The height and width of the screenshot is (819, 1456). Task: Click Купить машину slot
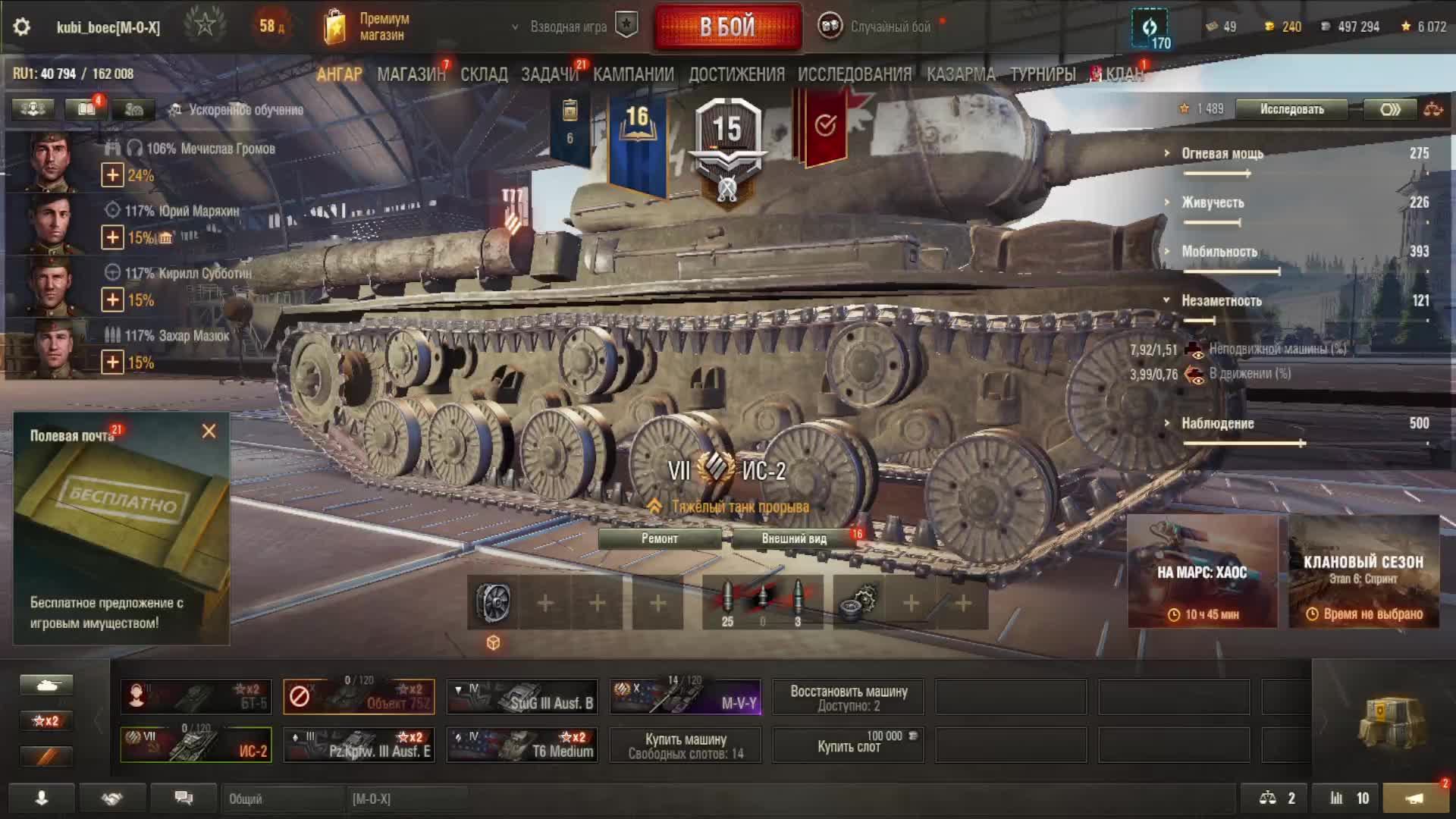[686, 745]
